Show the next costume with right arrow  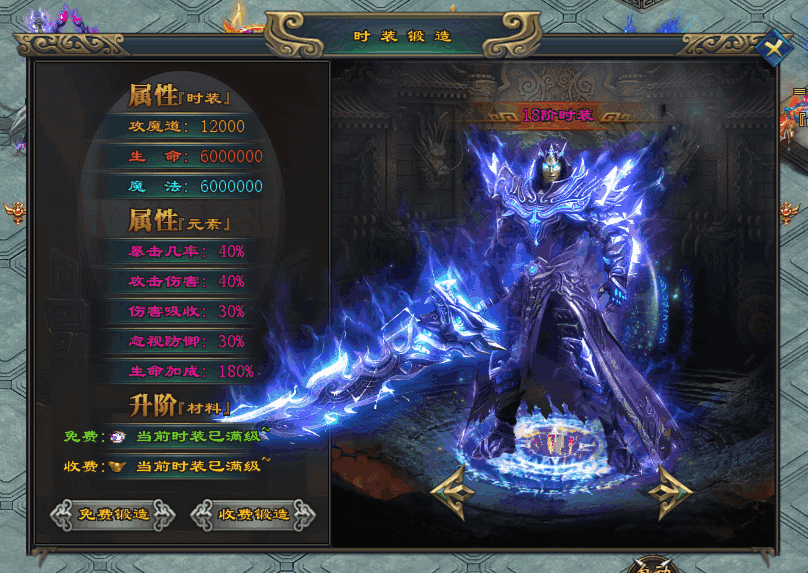pyautogui.click(x=669, y=492)
